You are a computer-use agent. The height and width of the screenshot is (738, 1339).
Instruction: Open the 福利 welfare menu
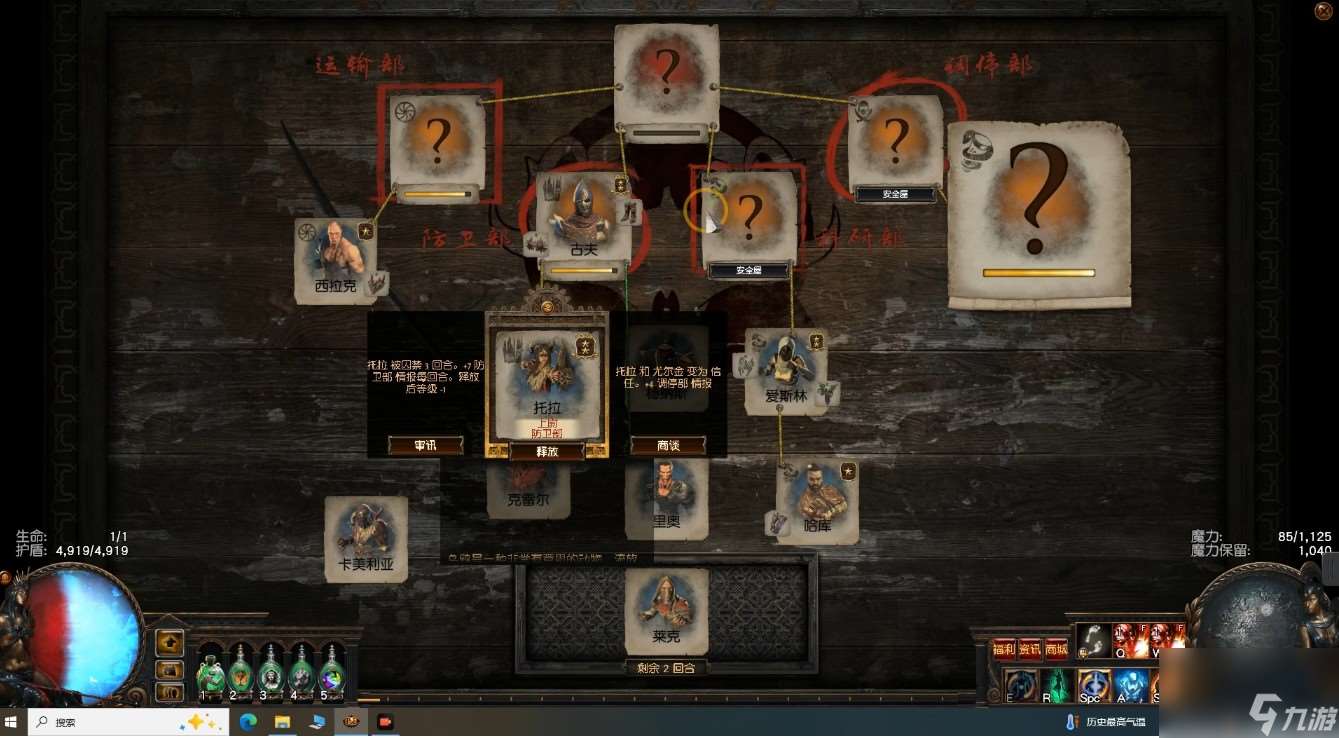[1004, 649]
